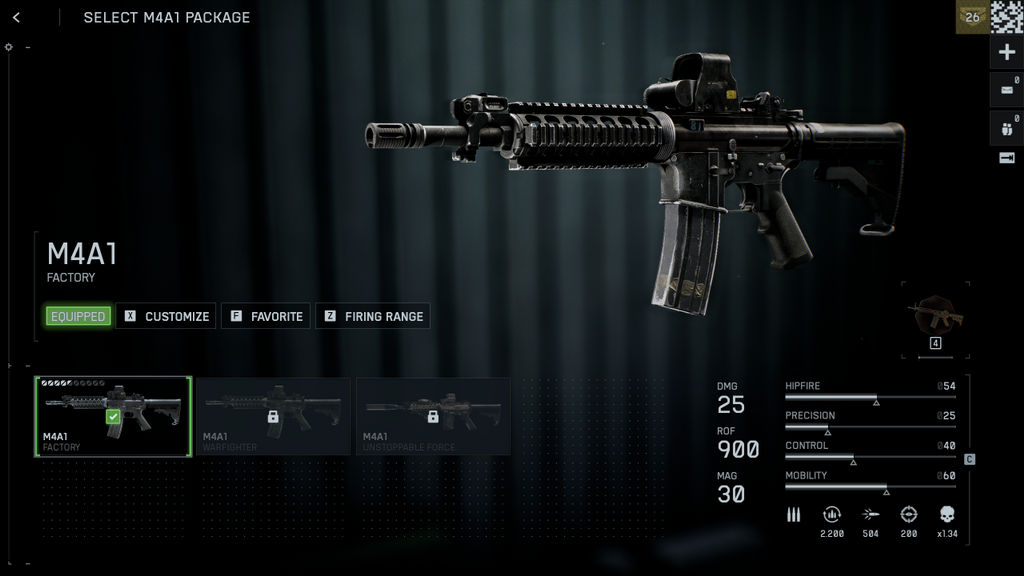Expand the side panel arrow icon
The width and height of the screenshot is (1024, 576).
[1007, 158]
